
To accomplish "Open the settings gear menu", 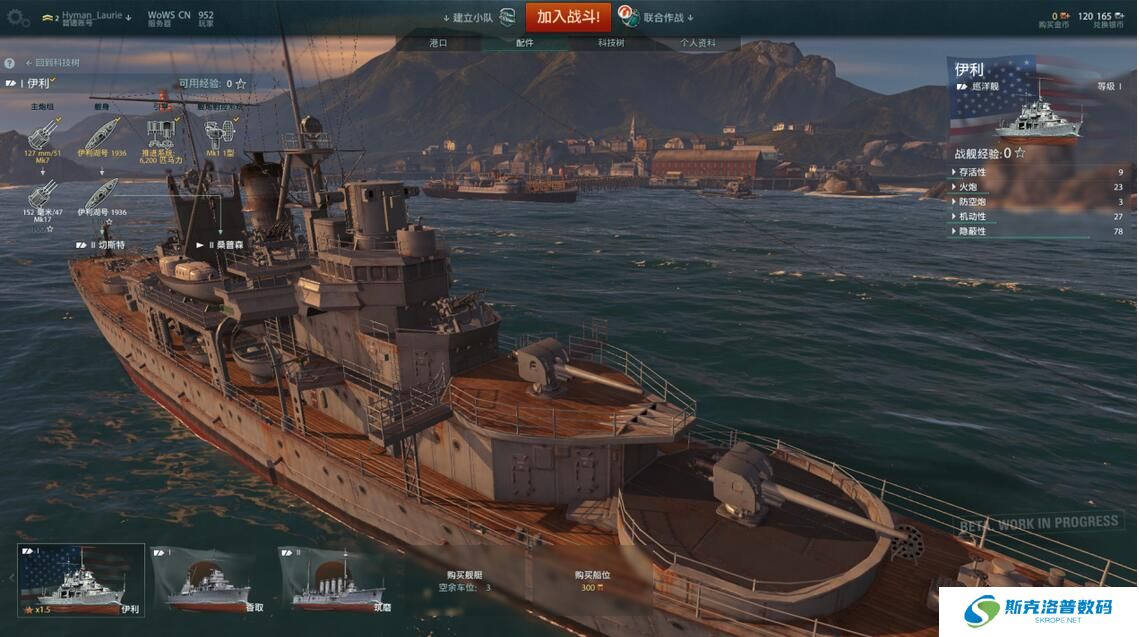I will 18,18.
